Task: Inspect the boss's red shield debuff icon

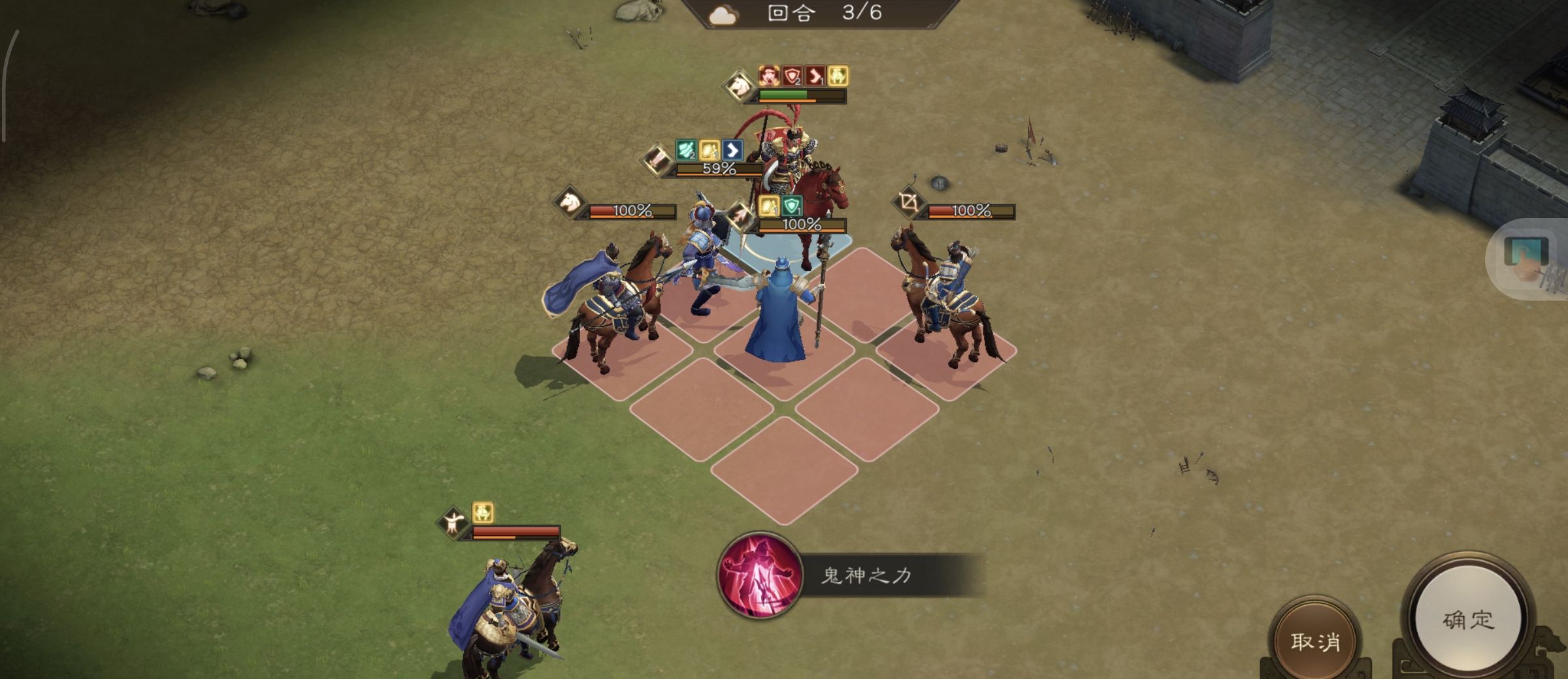Action: 792,76
